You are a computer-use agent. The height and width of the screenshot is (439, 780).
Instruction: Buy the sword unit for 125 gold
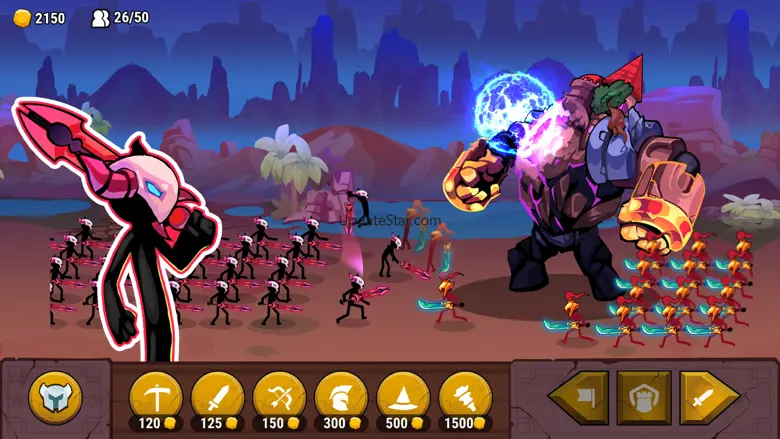click(x=218, y=398)
